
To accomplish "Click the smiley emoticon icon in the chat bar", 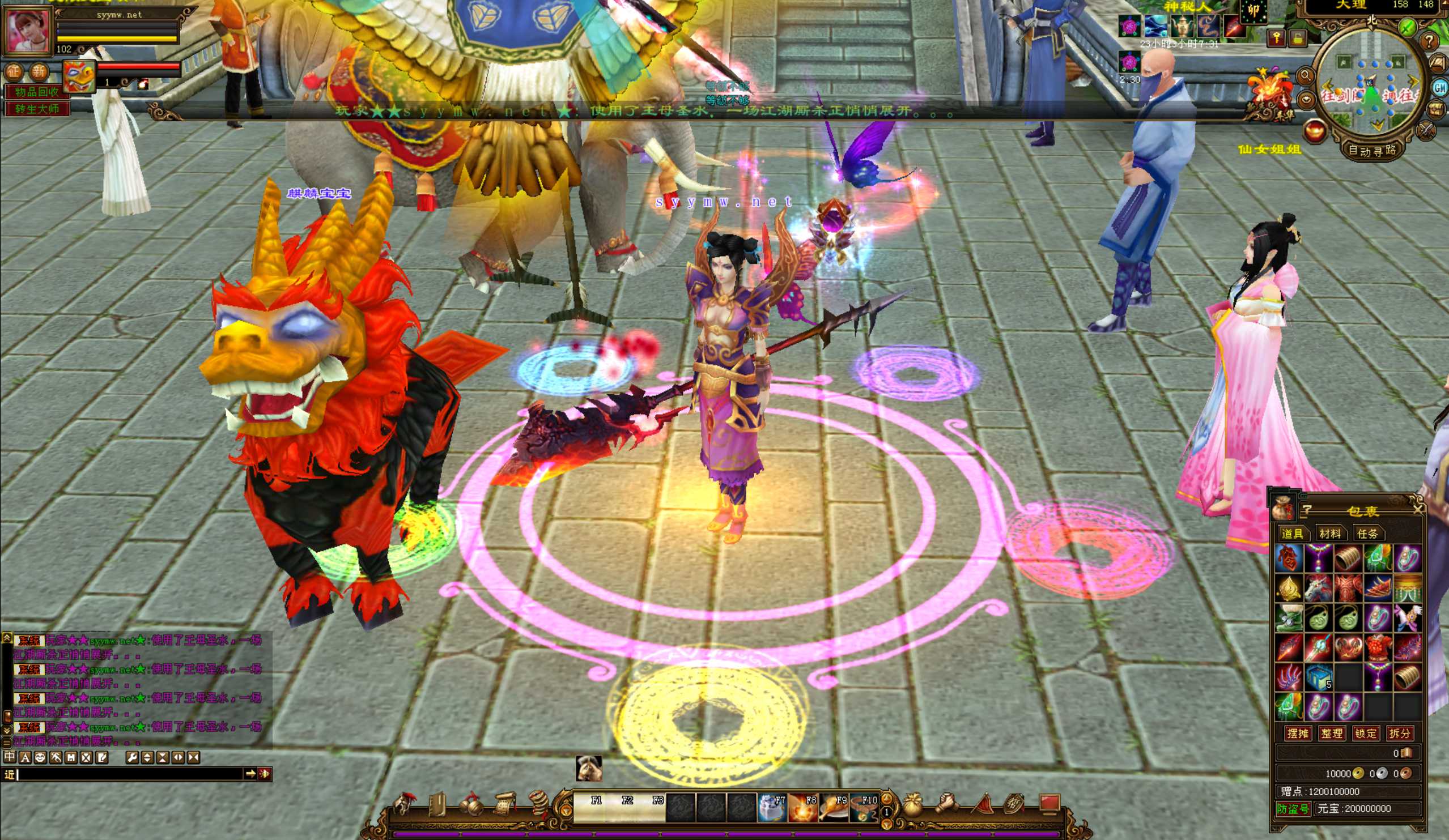I will pyautogui.click(x=39, y=757).
